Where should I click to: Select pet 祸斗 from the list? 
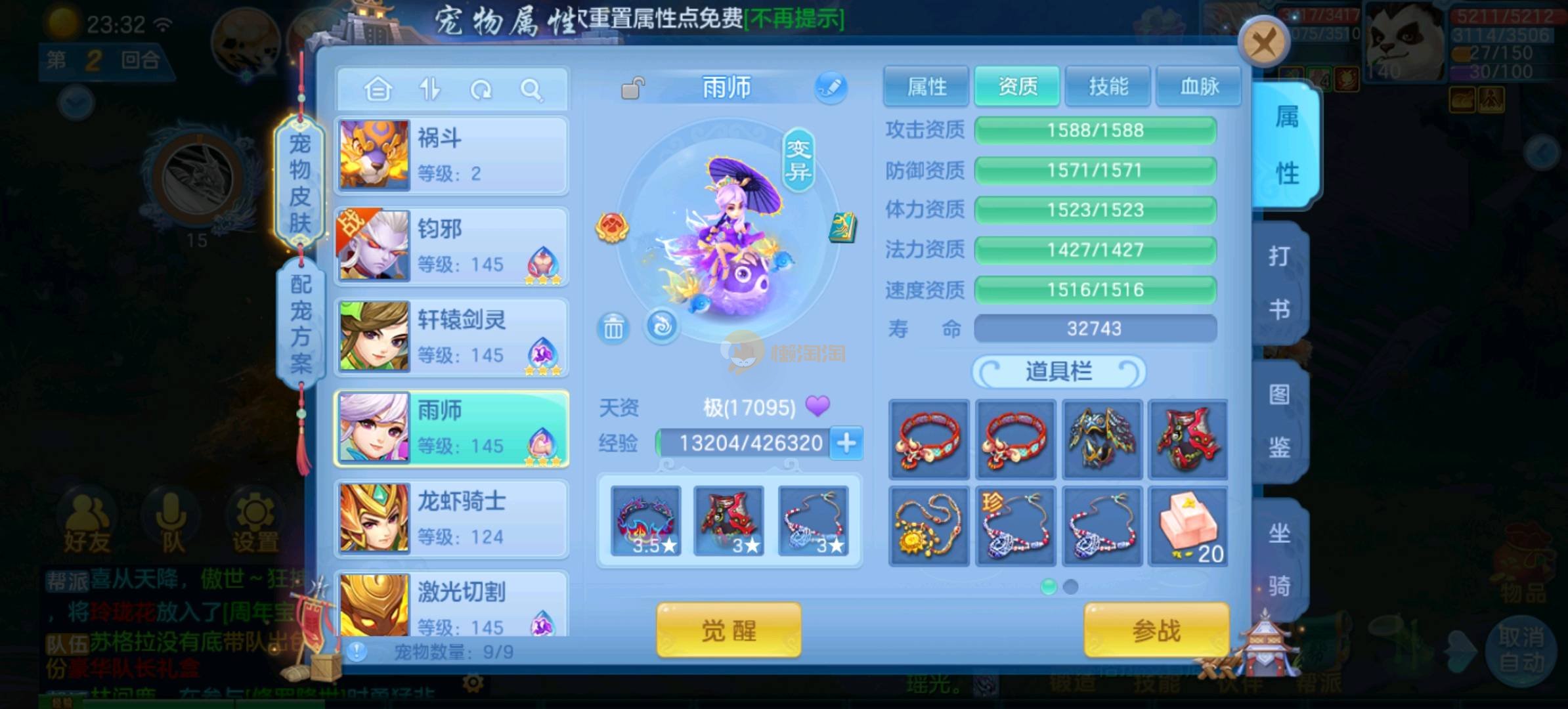[451, 156]
